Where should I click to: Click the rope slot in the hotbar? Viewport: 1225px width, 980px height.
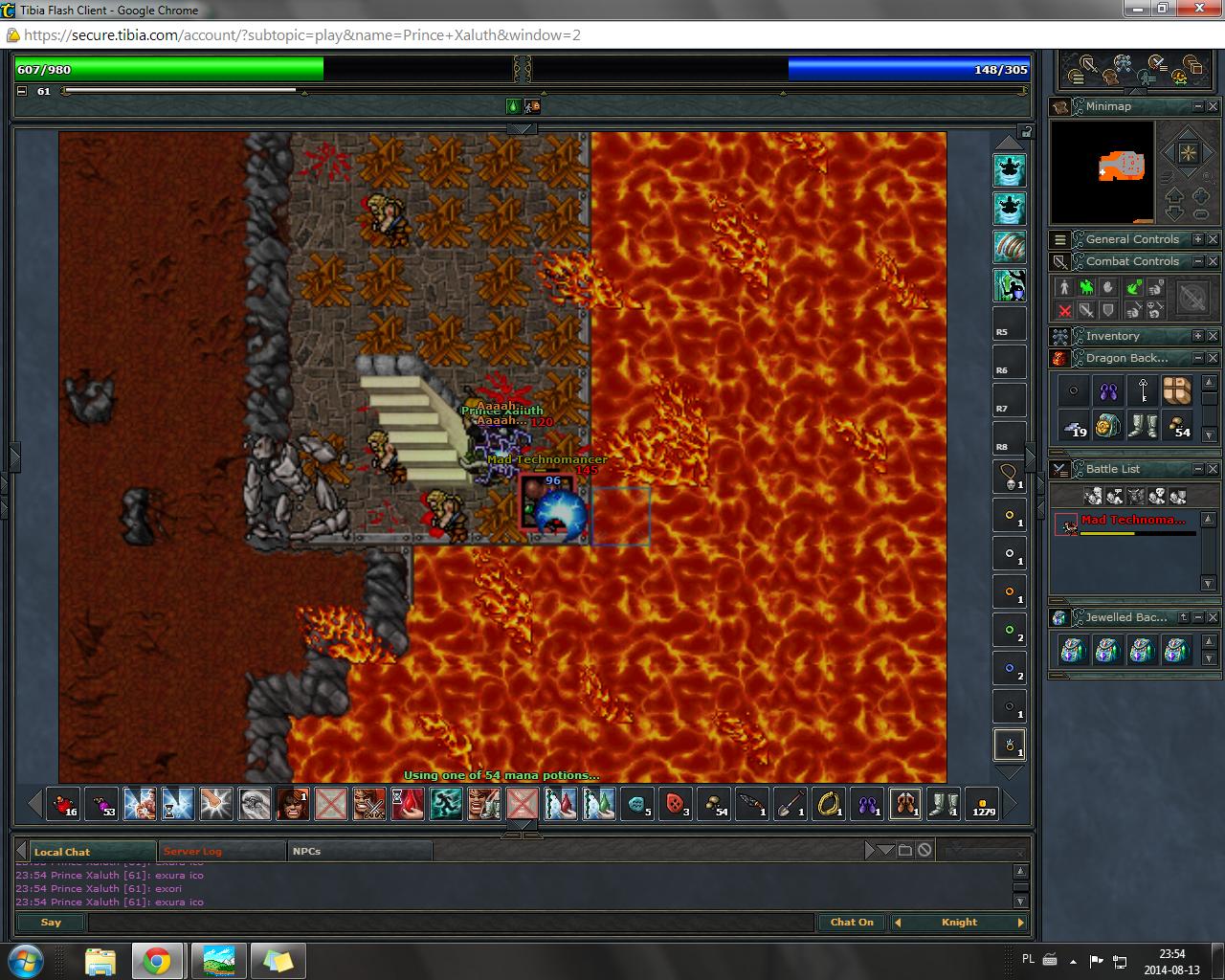click(829, 804)
